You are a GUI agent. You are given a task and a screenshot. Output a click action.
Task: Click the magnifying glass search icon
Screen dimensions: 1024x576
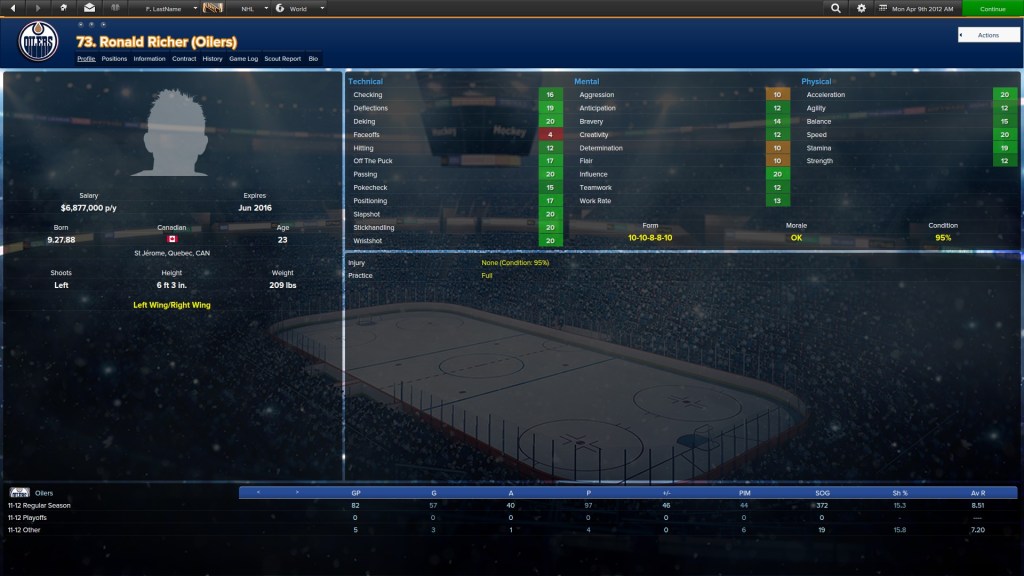tap(836, 8)
